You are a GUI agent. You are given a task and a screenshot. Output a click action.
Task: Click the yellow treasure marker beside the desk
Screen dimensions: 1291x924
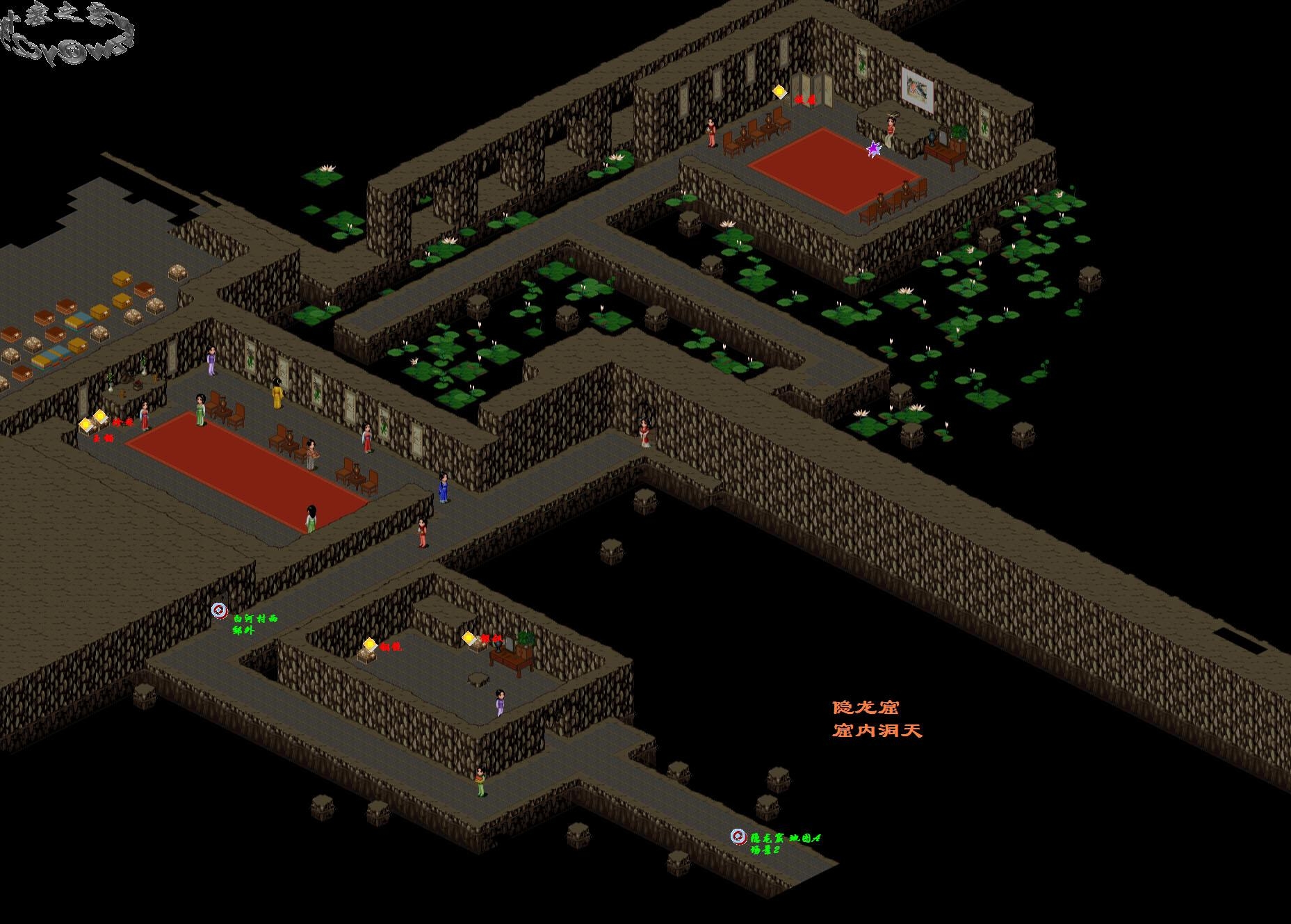[x=469, y=638]
